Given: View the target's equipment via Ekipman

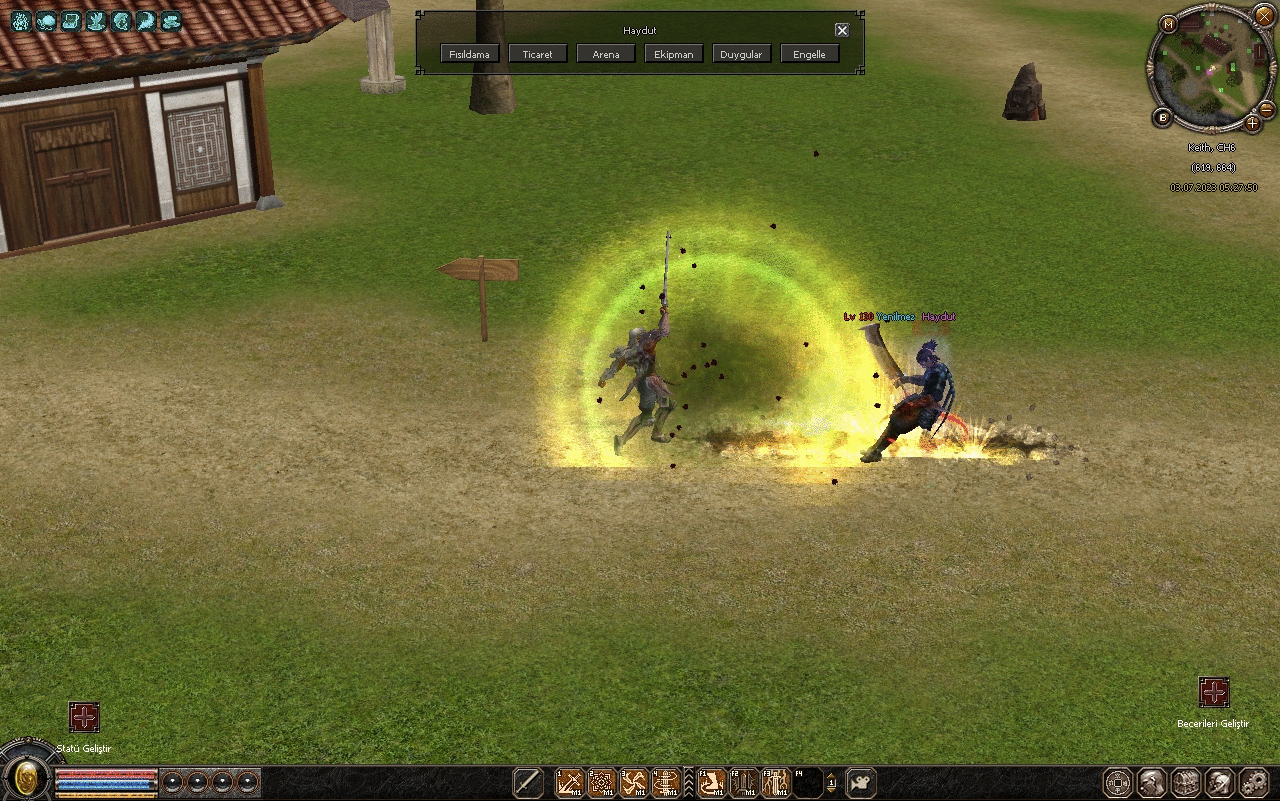Looking at the screenshot, I should [674, 54].
